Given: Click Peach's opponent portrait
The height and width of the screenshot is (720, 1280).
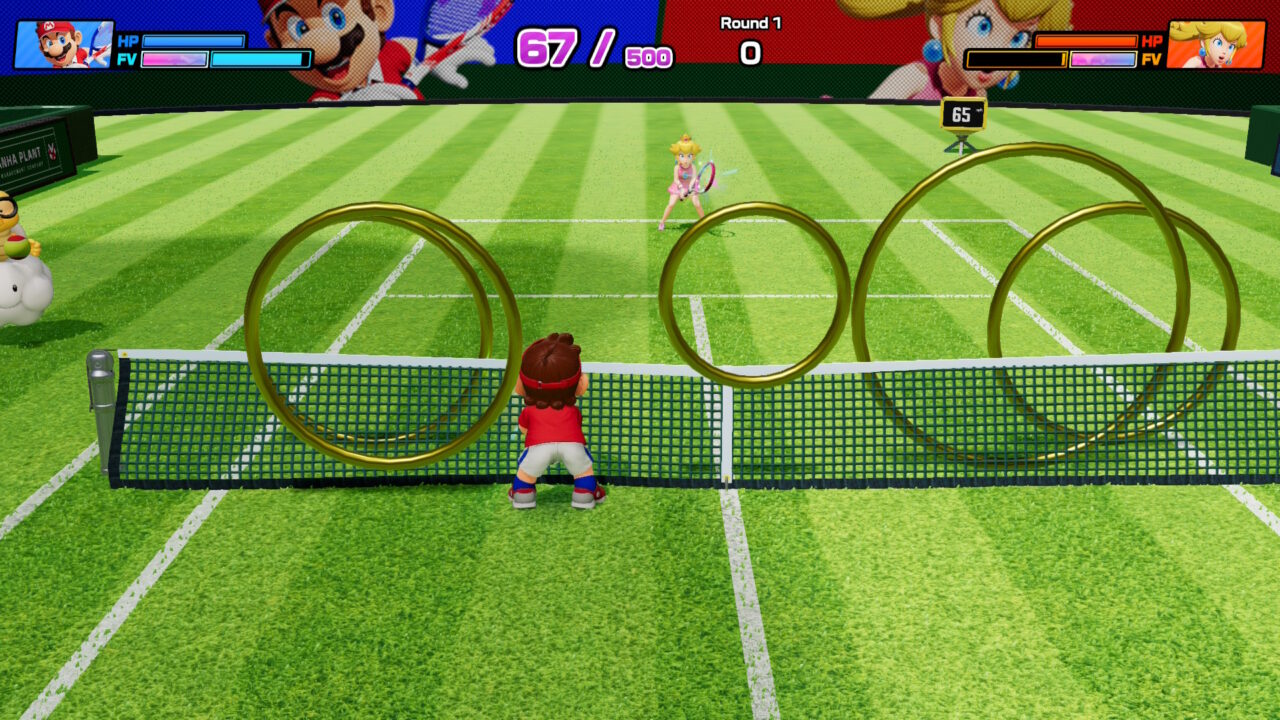Looking at the screenshot, I should pos(1215,45).
